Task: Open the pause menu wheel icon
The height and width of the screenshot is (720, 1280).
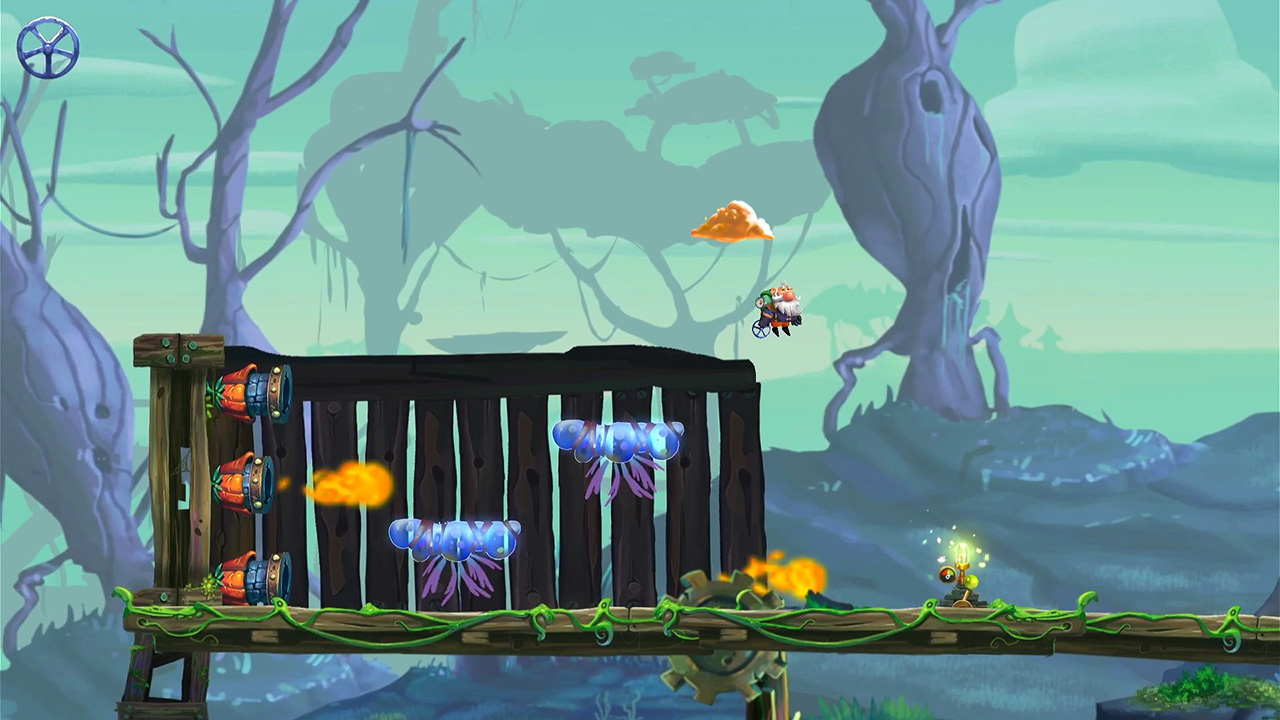Action: pos(46,46)
